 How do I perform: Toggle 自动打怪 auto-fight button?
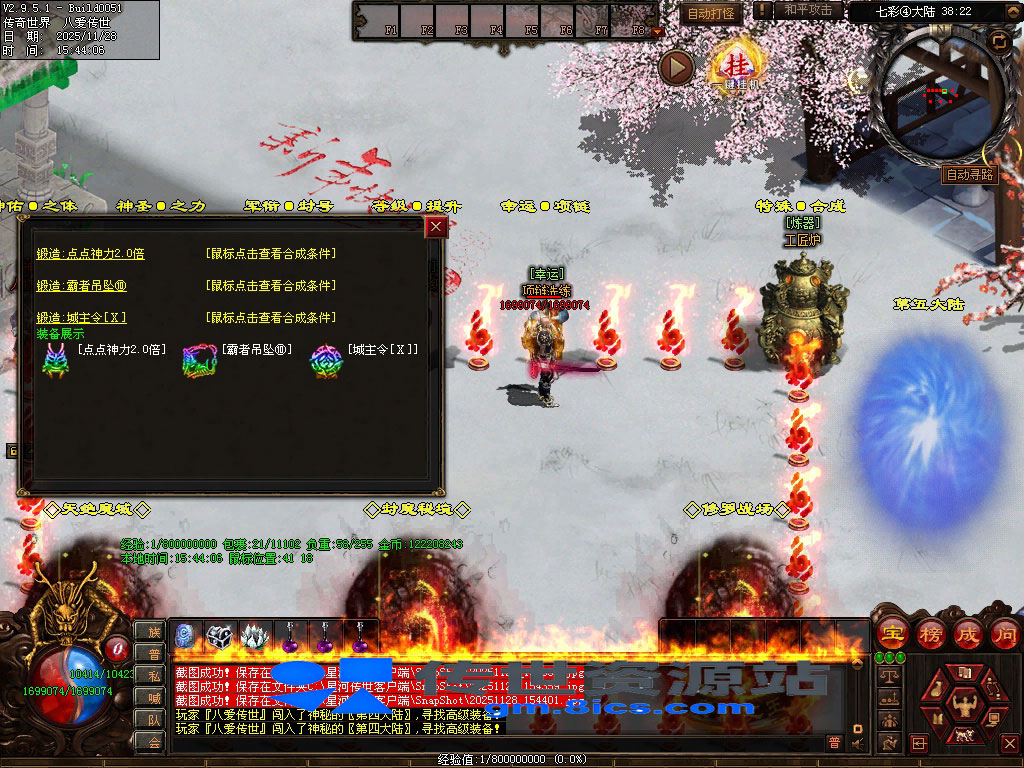click(x=712, y=13)
